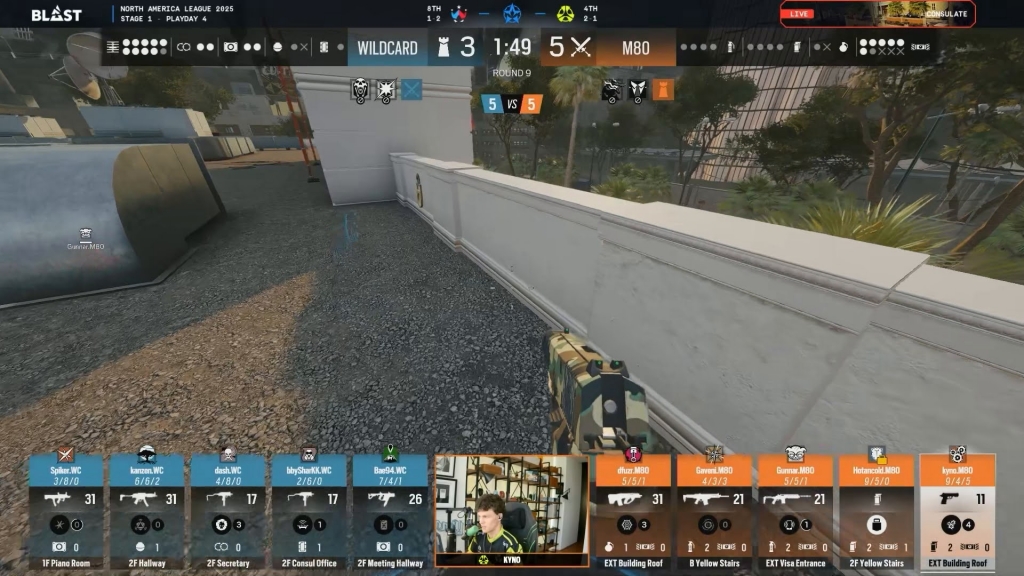Select Hotancold.M80 player card

tap(876, 510)
